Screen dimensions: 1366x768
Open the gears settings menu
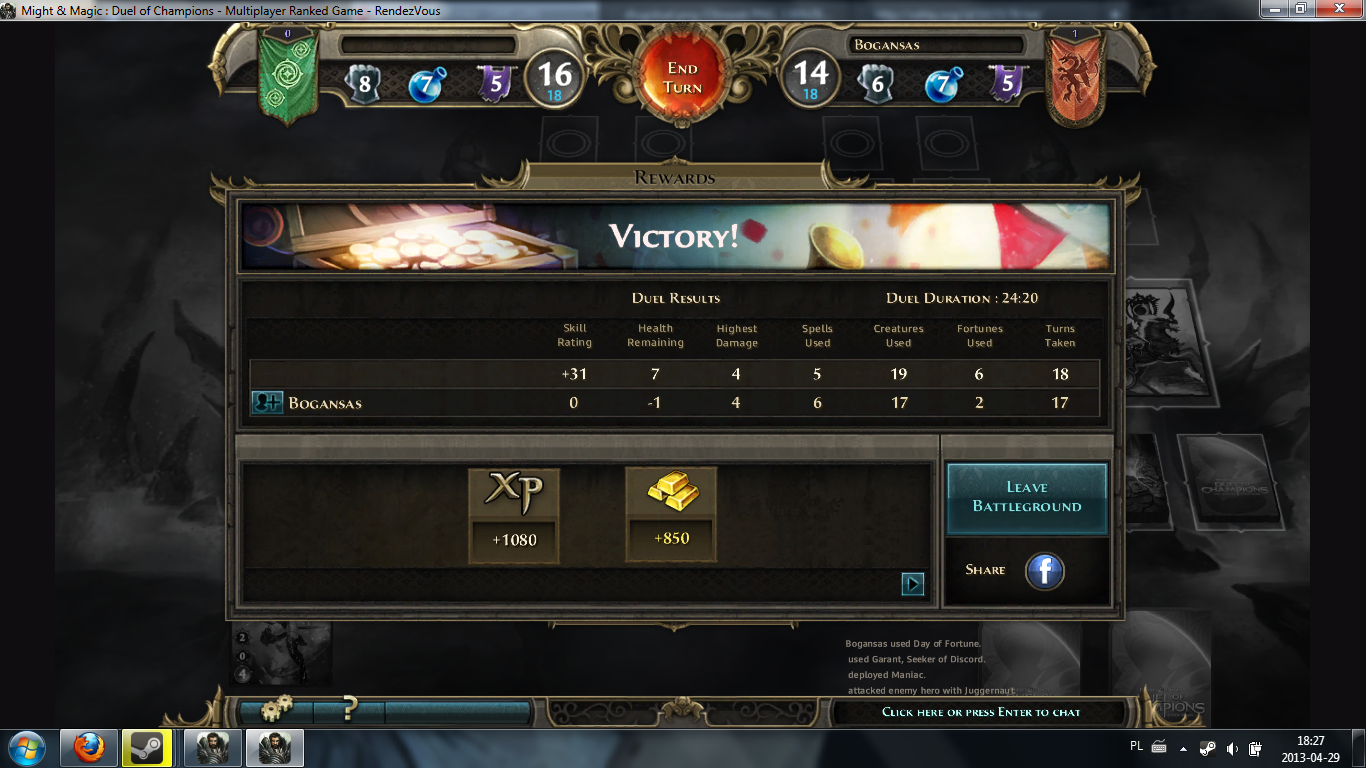(276, 710)
